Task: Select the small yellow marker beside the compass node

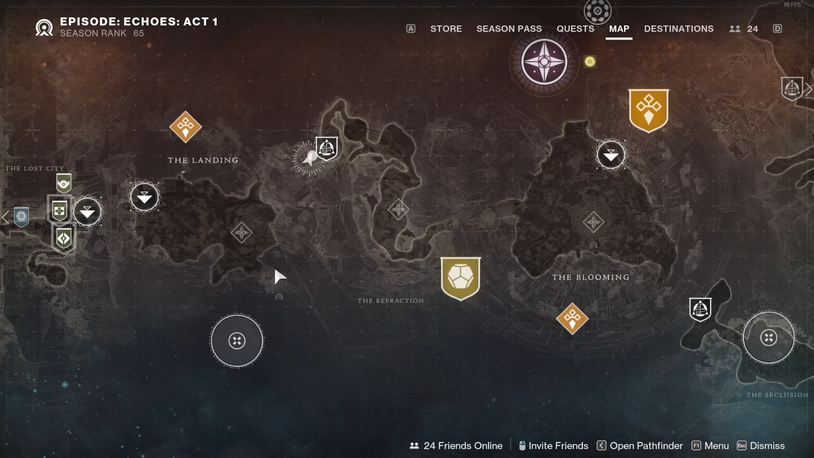Action: [590, 62]
